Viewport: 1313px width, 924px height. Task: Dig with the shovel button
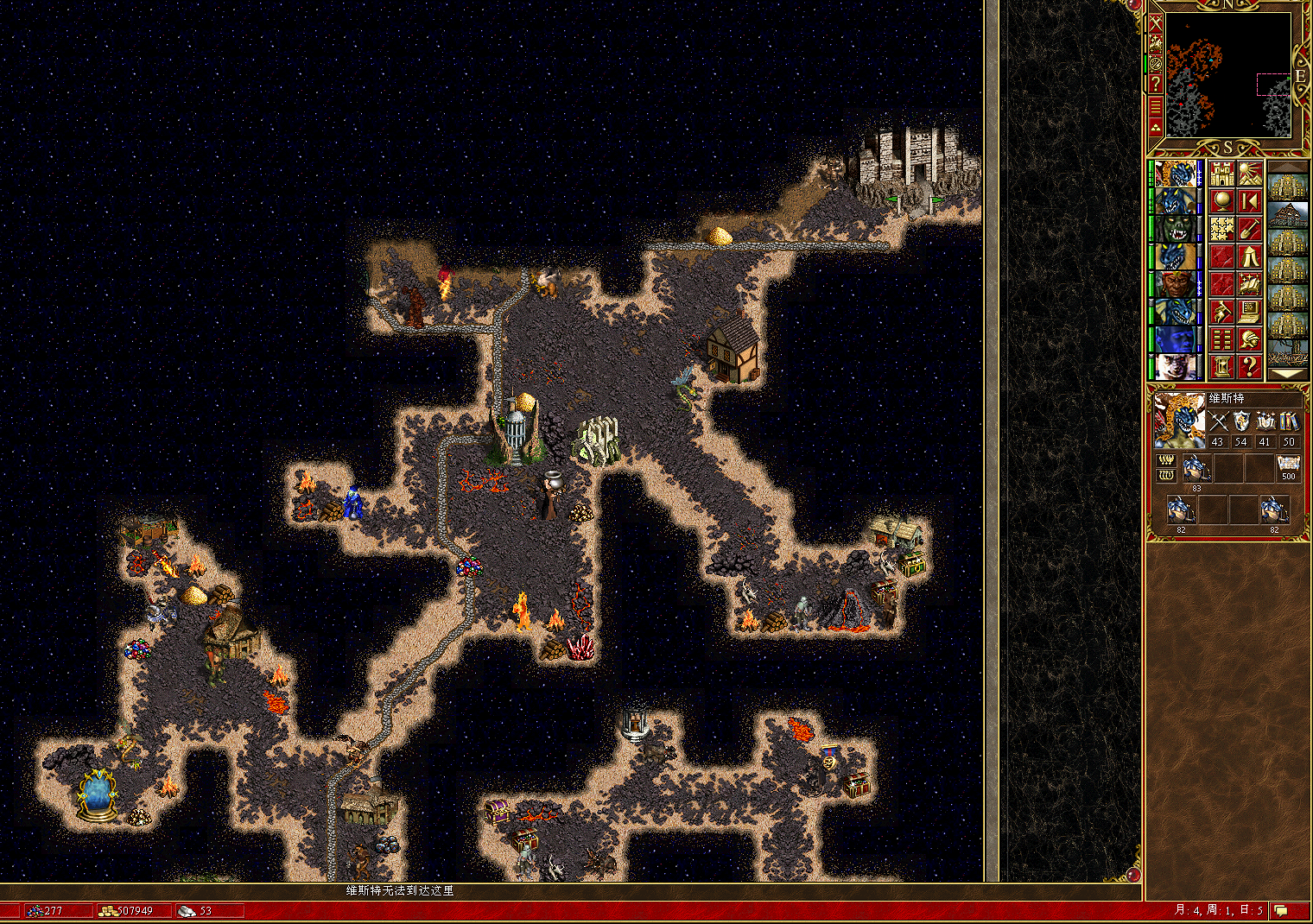(x=1249, y=229)
